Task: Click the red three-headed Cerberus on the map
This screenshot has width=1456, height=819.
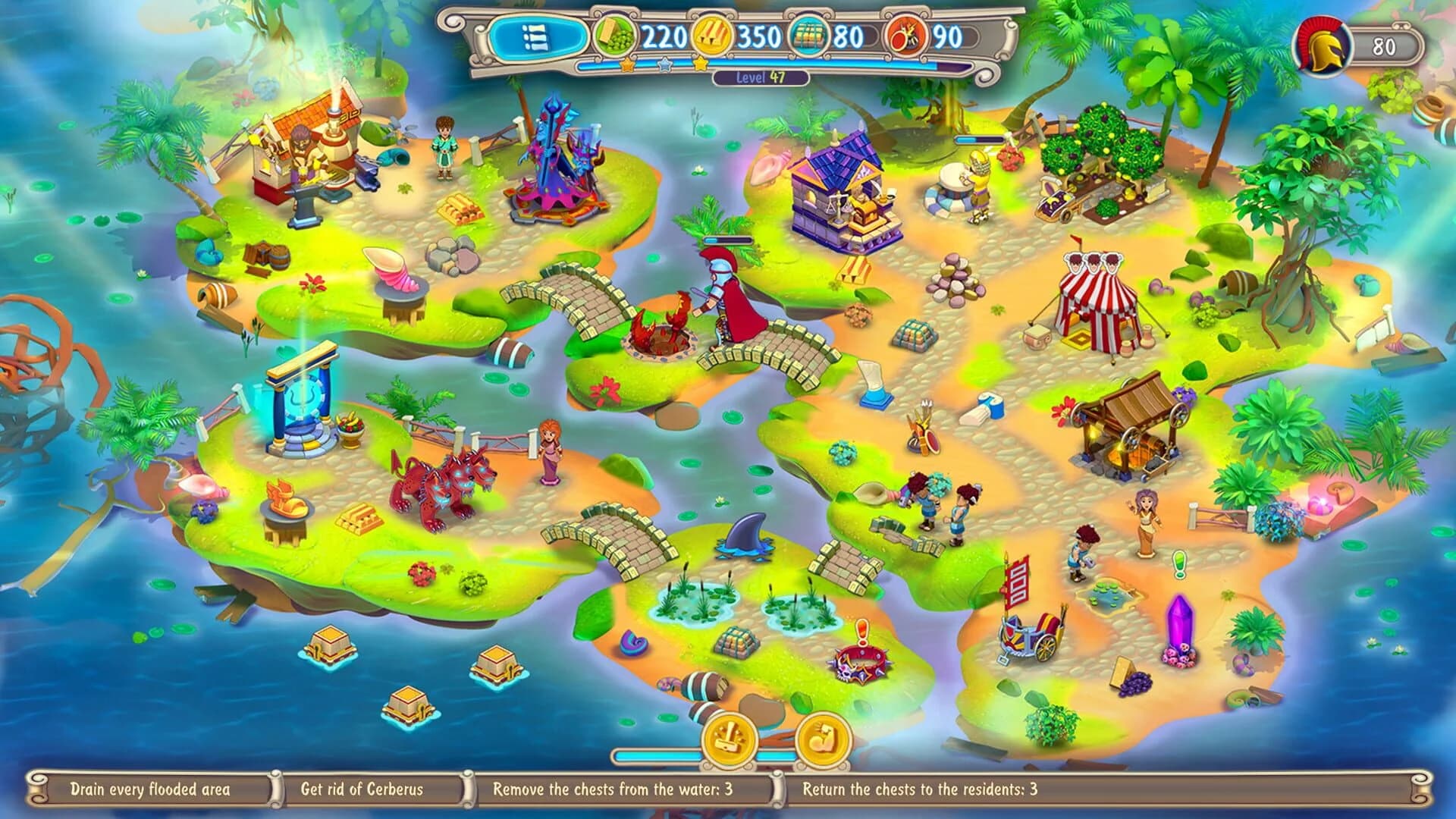Action: pos(442,482)
